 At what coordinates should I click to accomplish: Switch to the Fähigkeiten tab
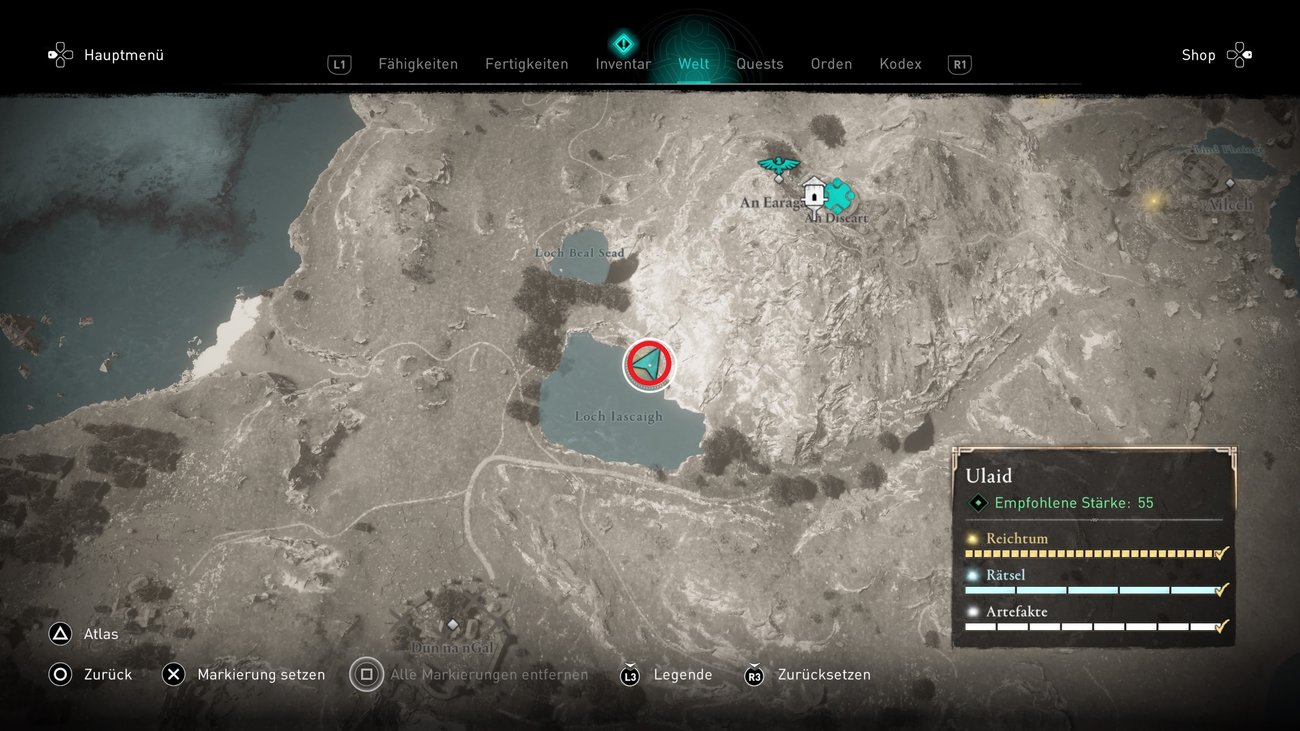point(418,64)
